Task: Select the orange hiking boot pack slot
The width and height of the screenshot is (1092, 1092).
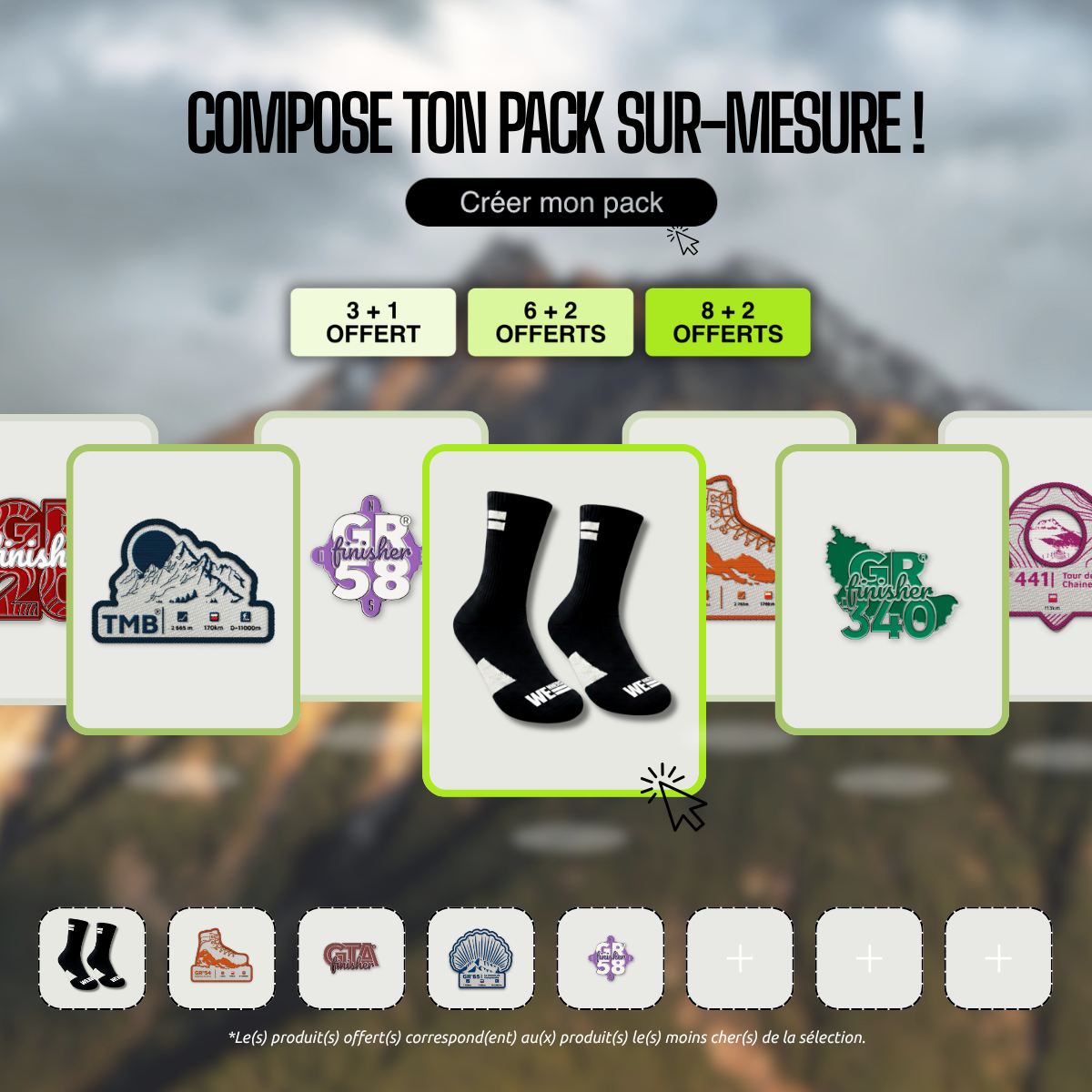Action: (x=221, y=958)
